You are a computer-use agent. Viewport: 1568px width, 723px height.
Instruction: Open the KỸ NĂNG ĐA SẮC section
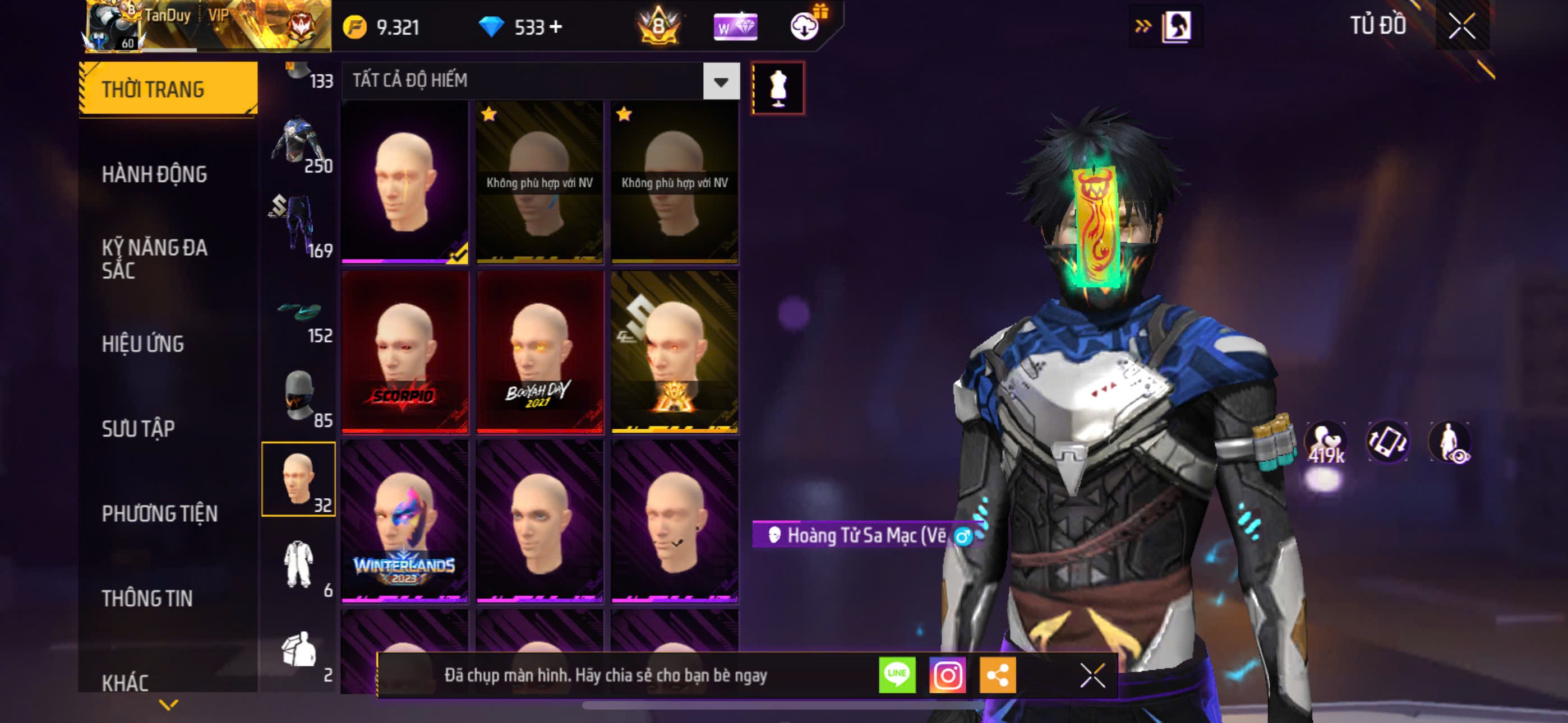[x=154, y=258]
